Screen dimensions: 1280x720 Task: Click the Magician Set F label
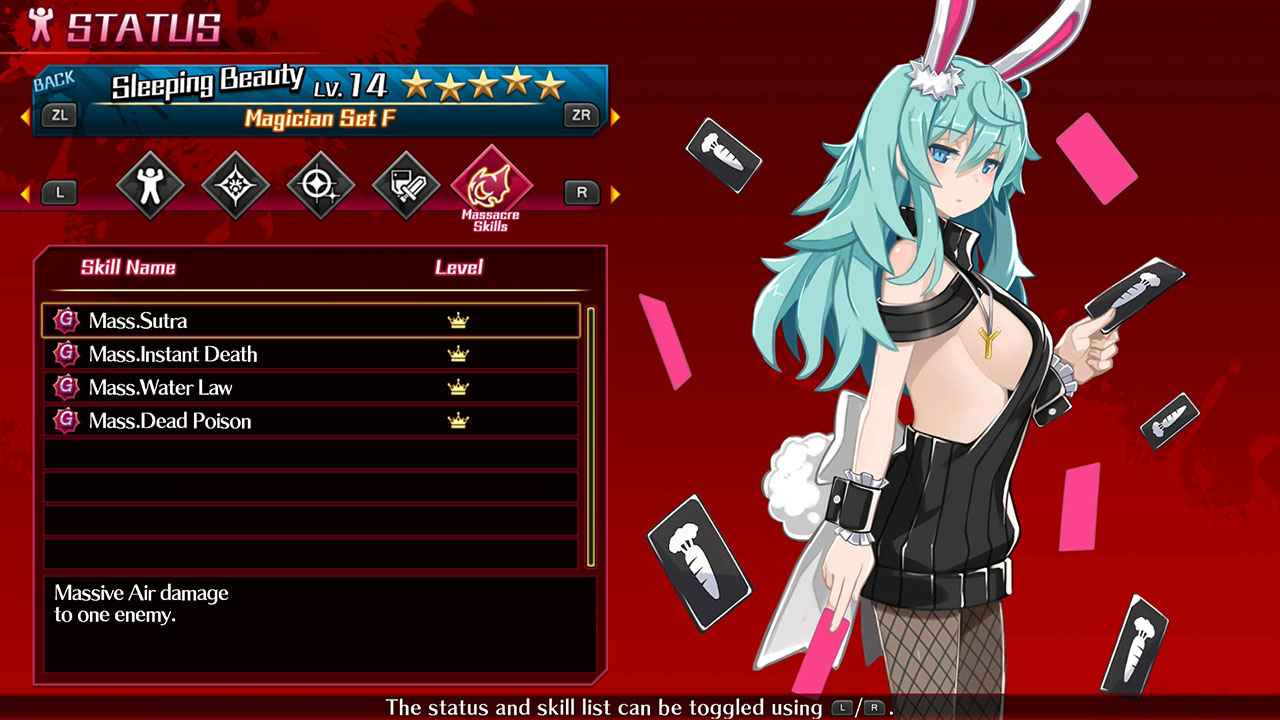click(322, 118)
